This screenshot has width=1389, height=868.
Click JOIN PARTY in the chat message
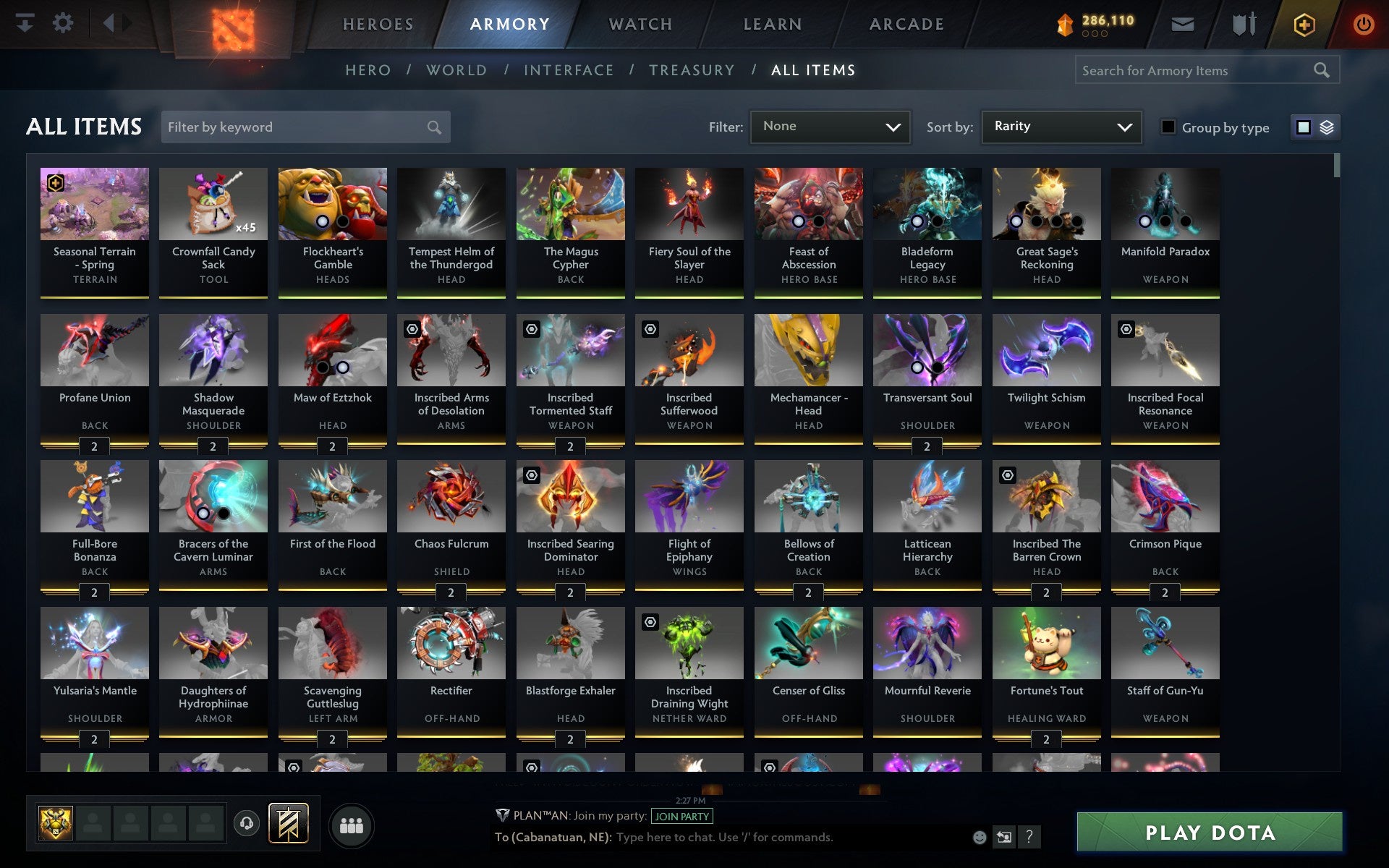(x=681, y=816)
